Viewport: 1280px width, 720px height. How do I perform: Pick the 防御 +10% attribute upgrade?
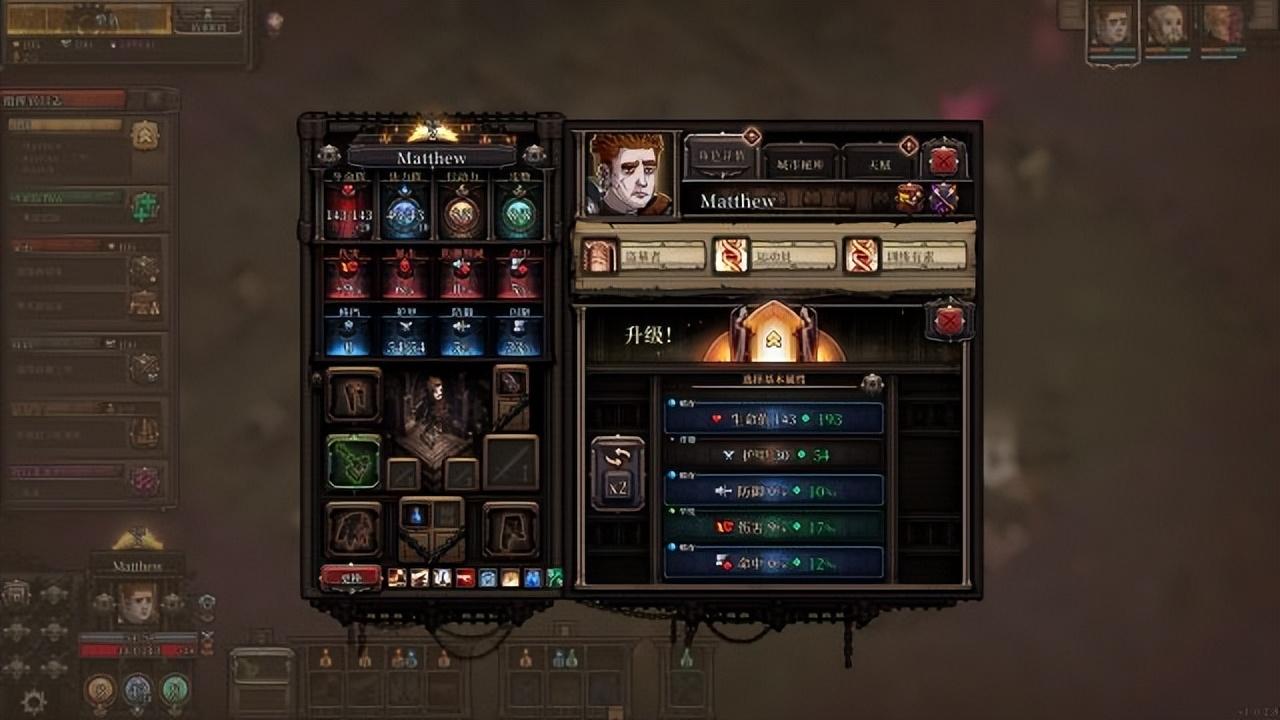tap(774, 490)
